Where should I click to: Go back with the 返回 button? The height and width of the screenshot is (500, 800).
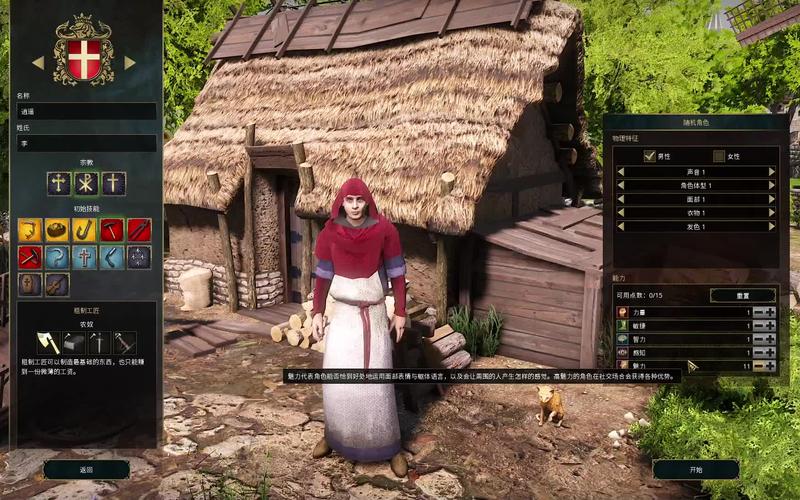tap(86, 469)
